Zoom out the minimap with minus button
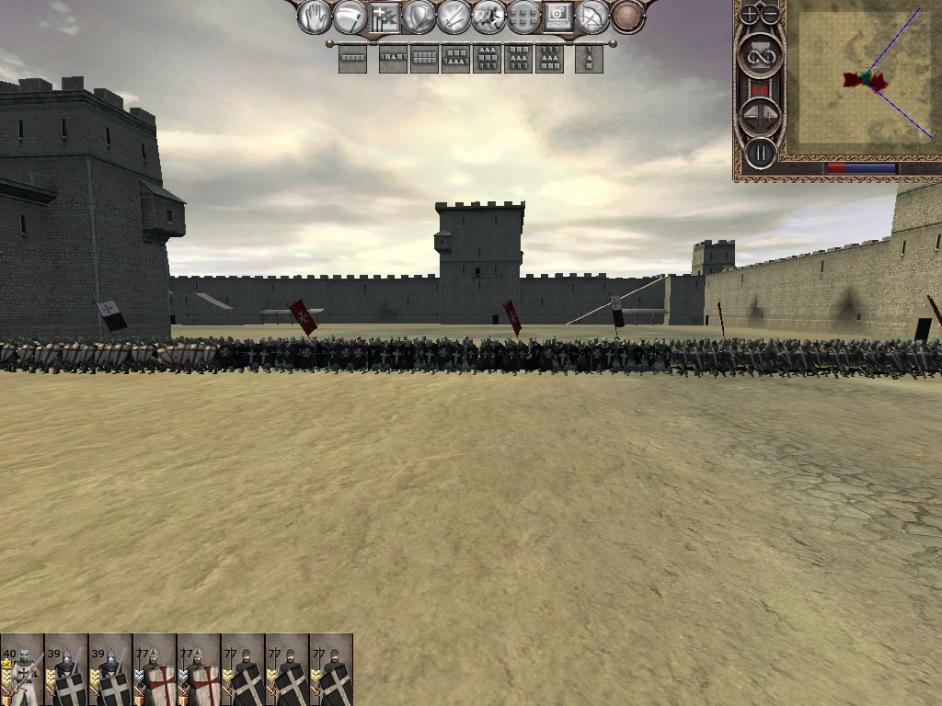Image resolution: width=942 pixels, height=706 pixels. 769,16
